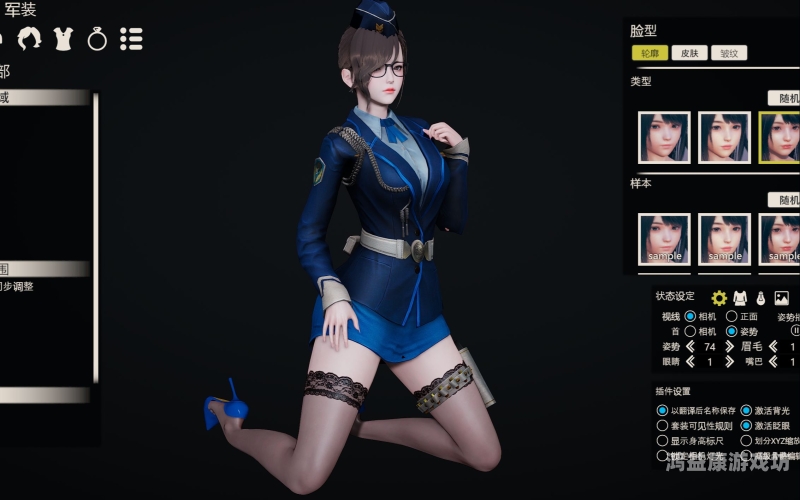Increase the 姿势 value with right arrow
This screenshot has height=500, width=800.
727,347
